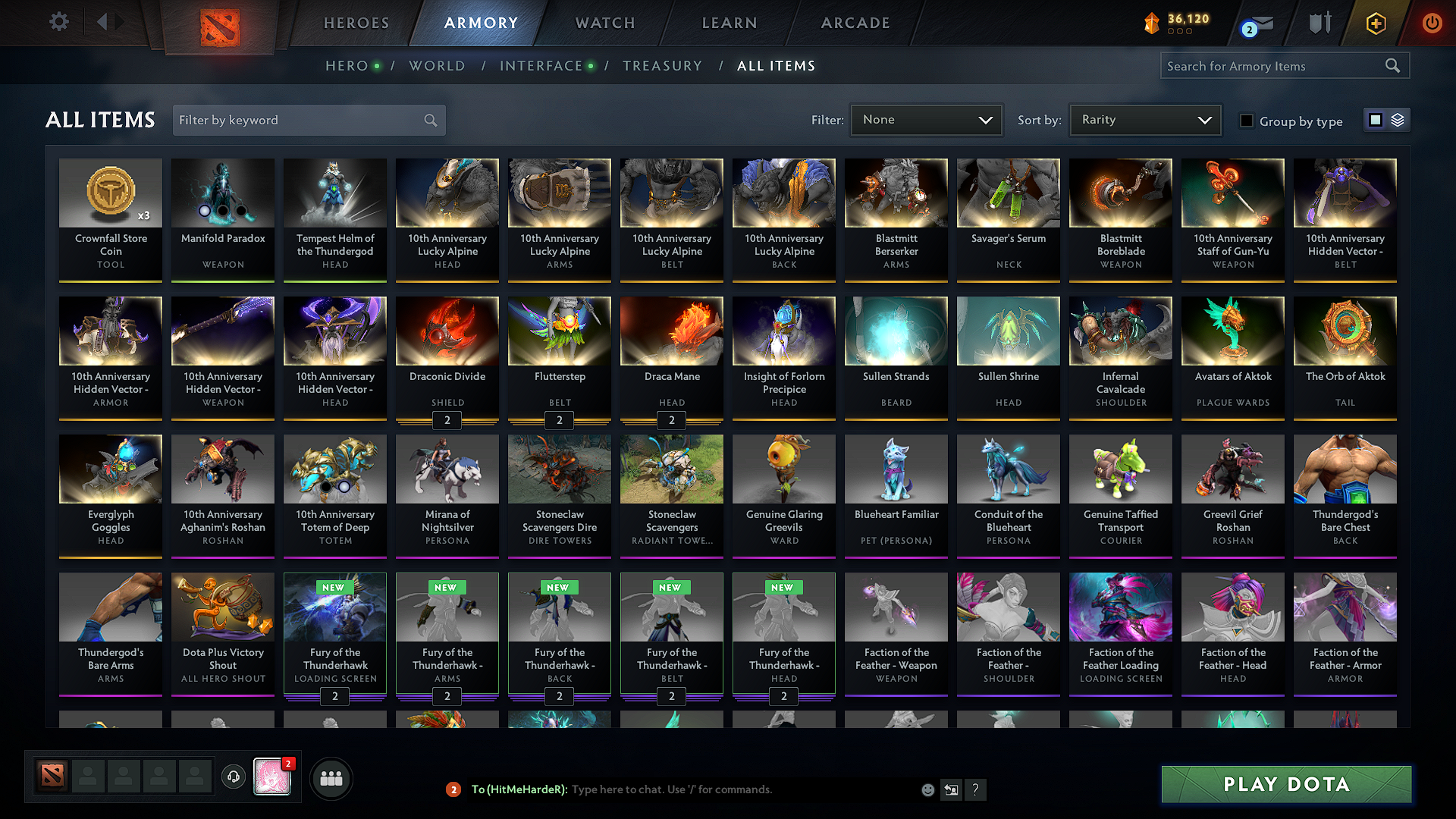The height and width of the screenshot is (819, 1456).
Task: Click the Manifold Paradox item thumbnail
Action: [222, 193]
